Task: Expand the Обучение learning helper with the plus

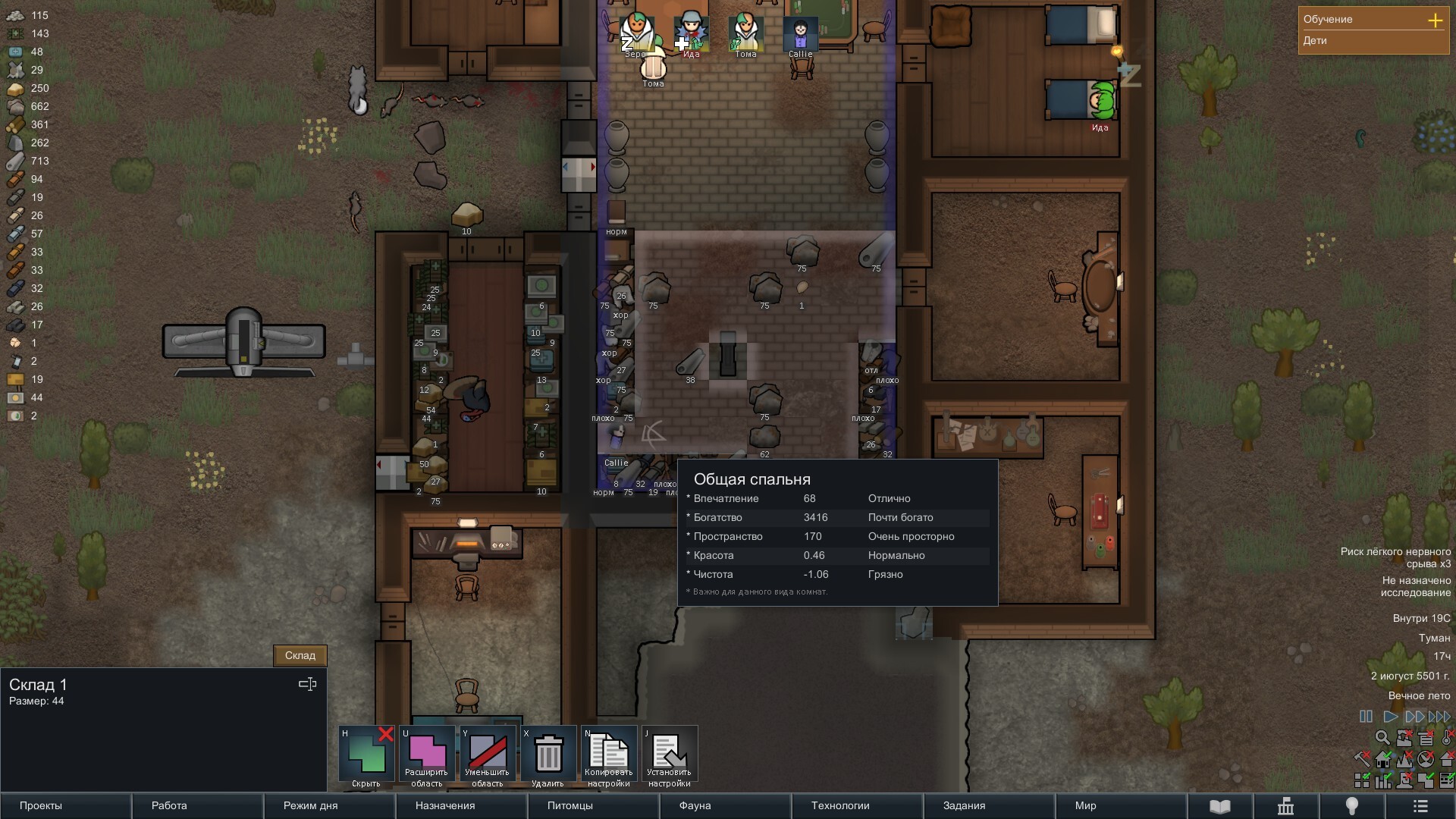Action: pyautogui.click(x=1435, y=20)
